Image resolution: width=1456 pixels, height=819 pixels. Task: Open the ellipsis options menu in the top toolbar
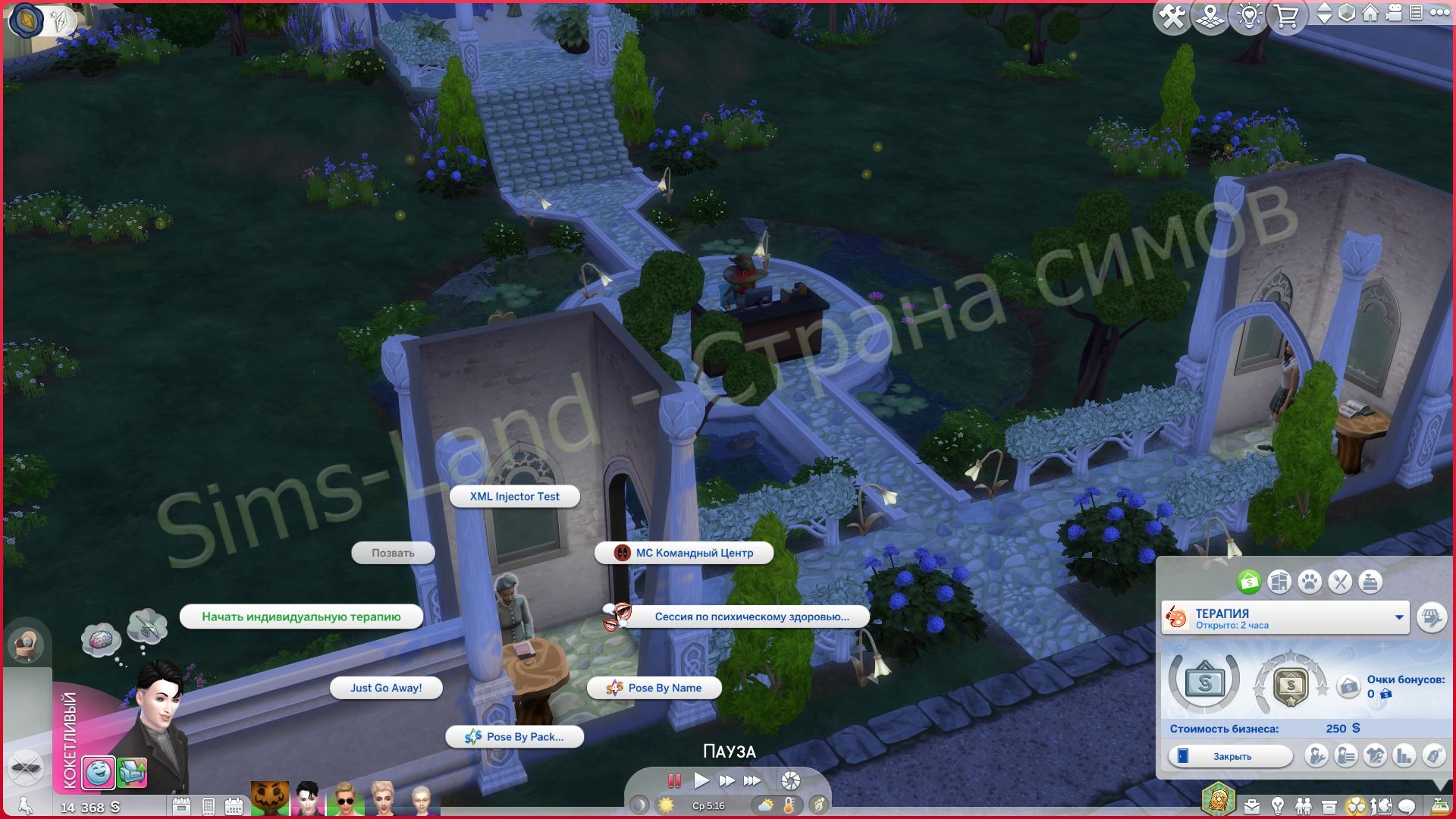(1439, 13)
